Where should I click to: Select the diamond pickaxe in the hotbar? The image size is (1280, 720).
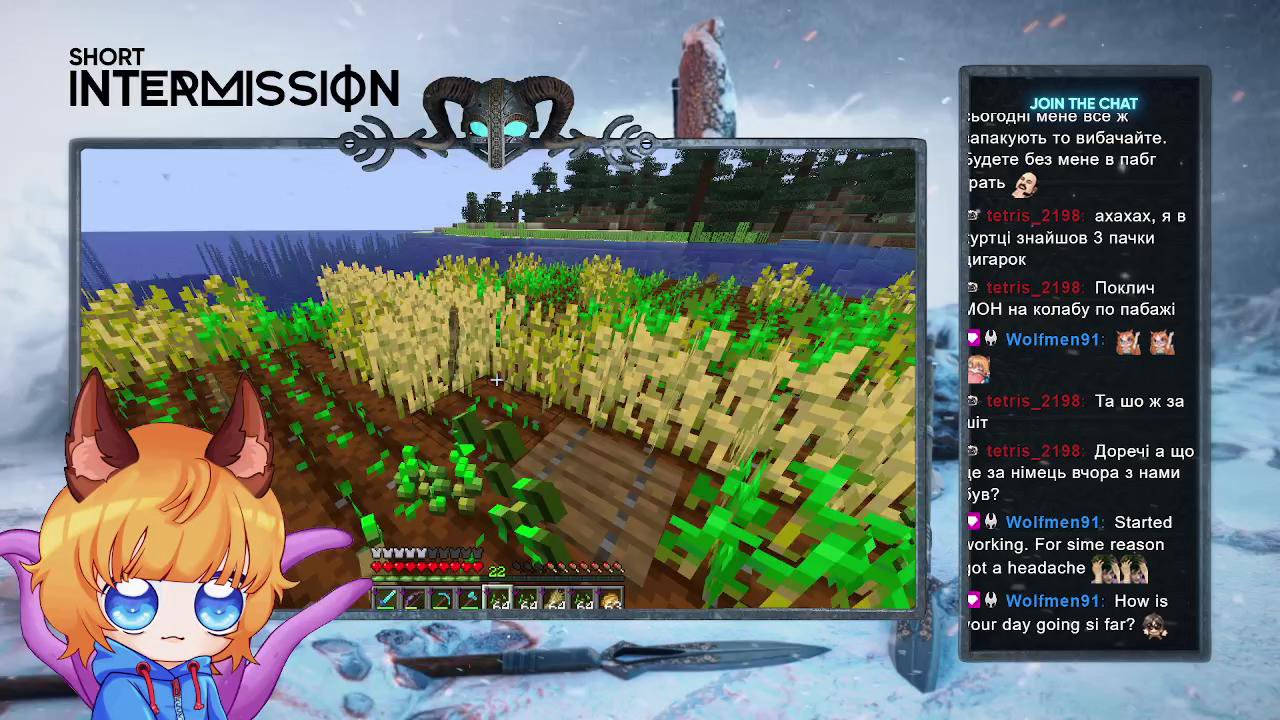(441, 598)
